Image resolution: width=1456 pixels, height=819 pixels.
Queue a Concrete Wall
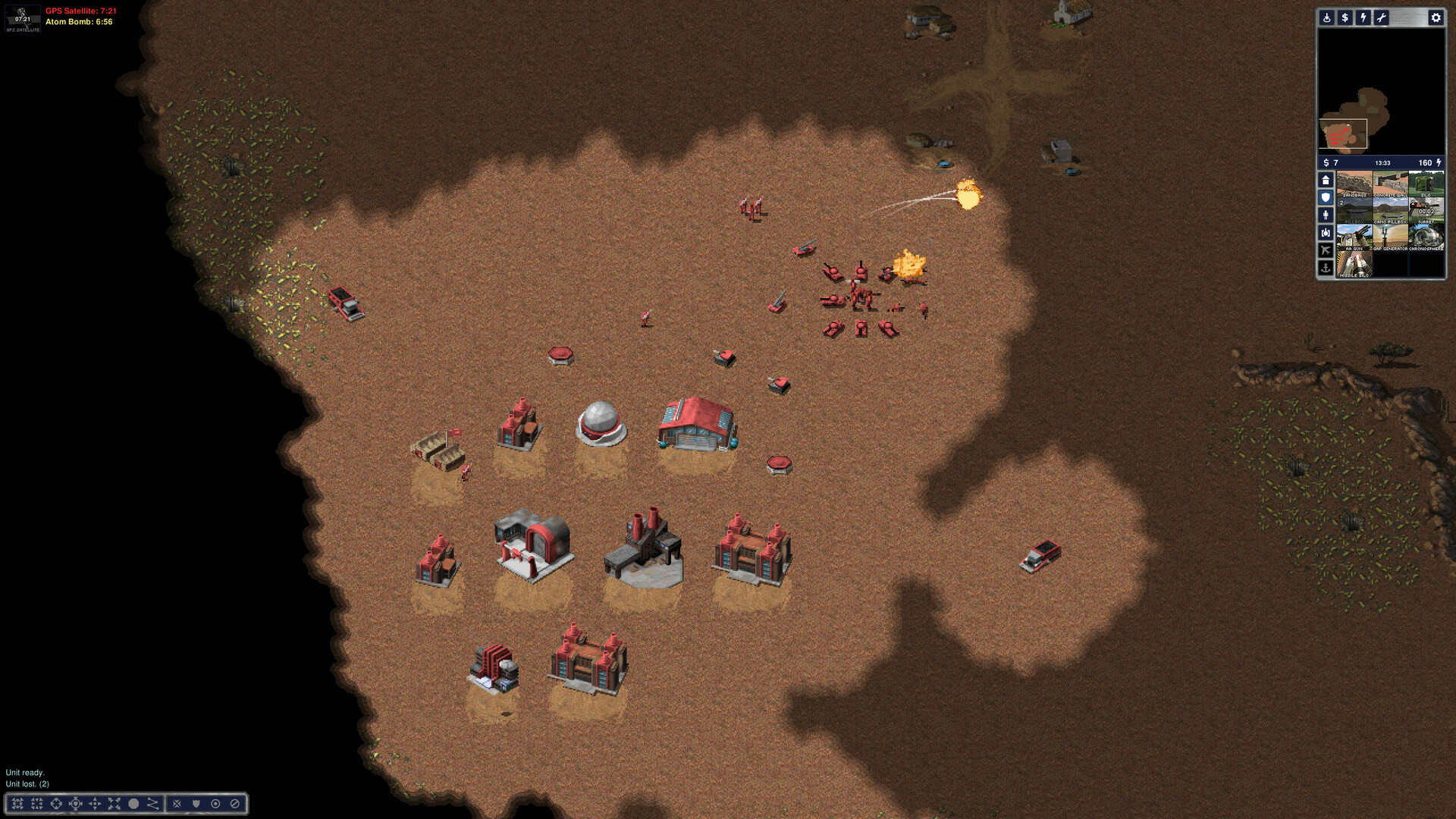1390,184
